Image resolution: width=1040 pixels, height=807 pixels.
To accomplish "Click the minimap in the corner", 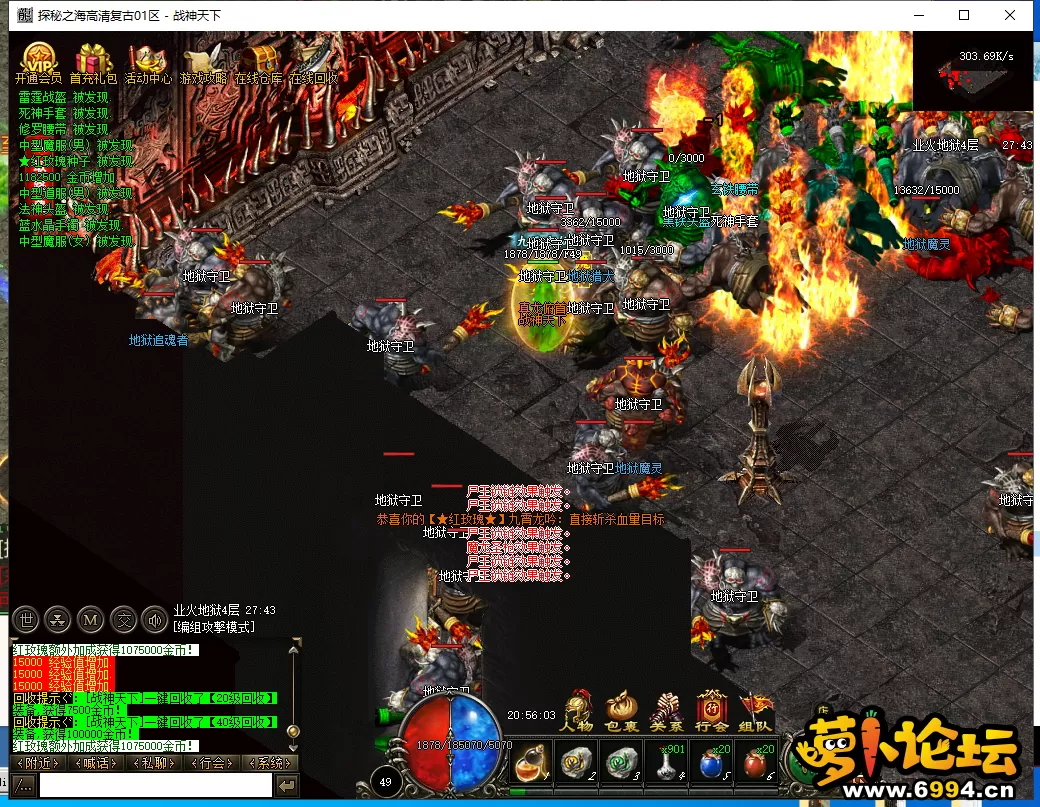I will click(x=972, y=70).
